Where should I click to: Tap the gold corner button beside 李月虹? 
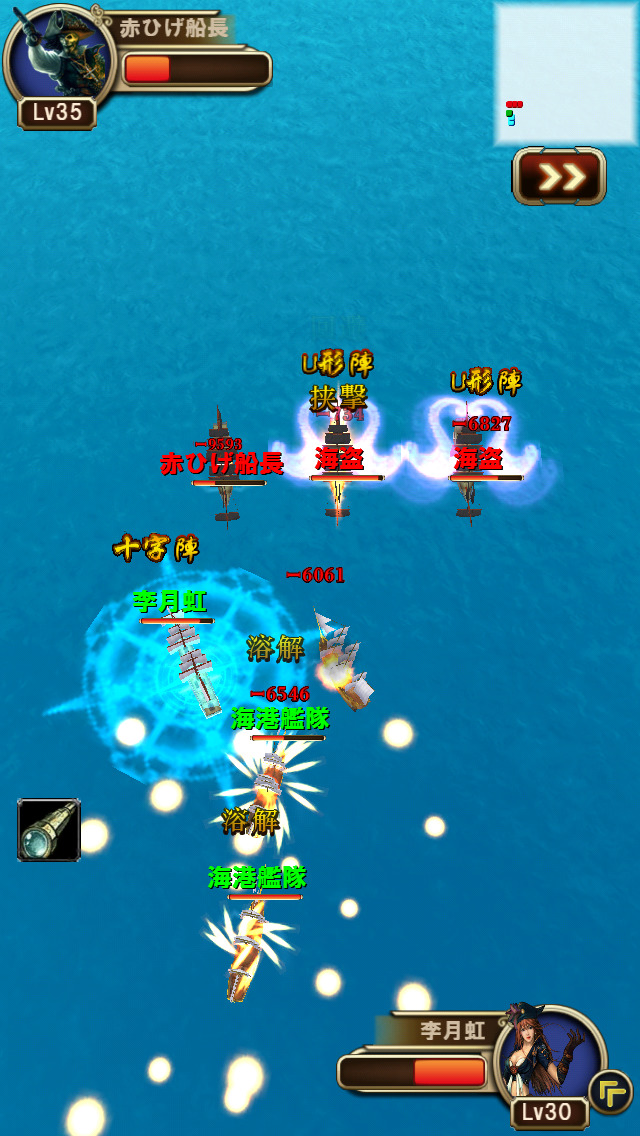pos(609,1090)
